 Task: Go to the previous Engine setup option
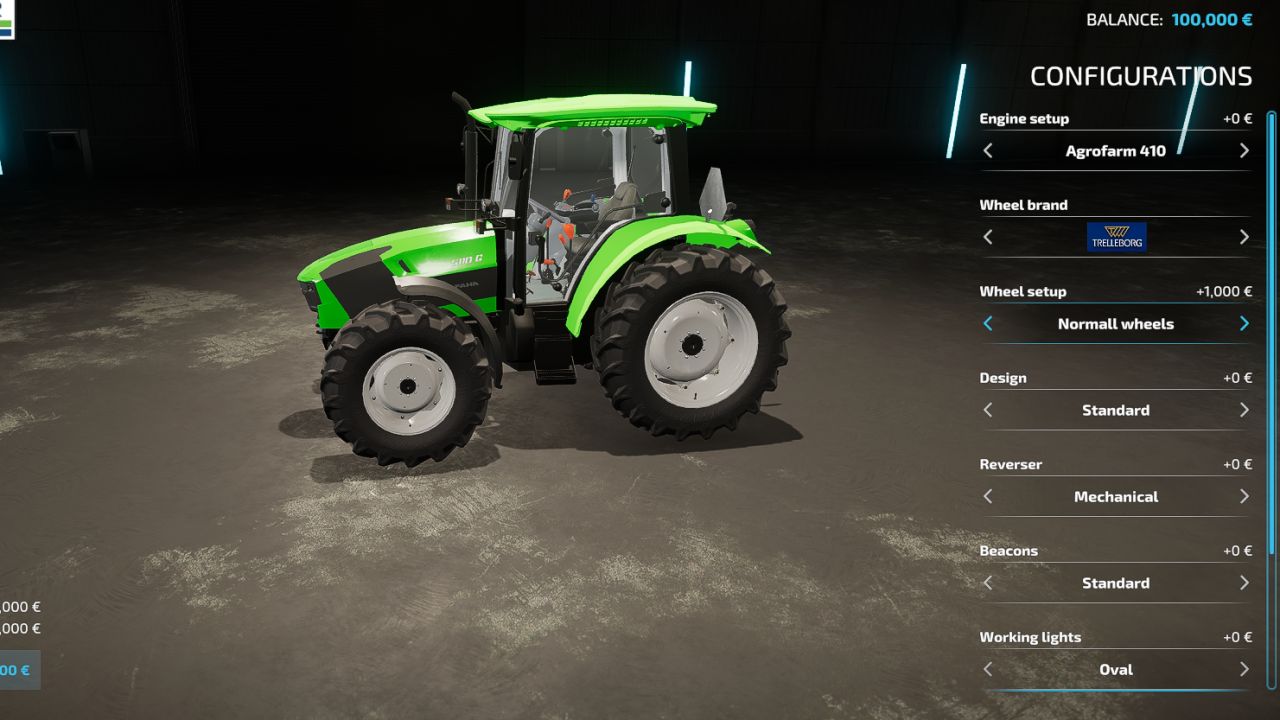click(x=988, y=151)
